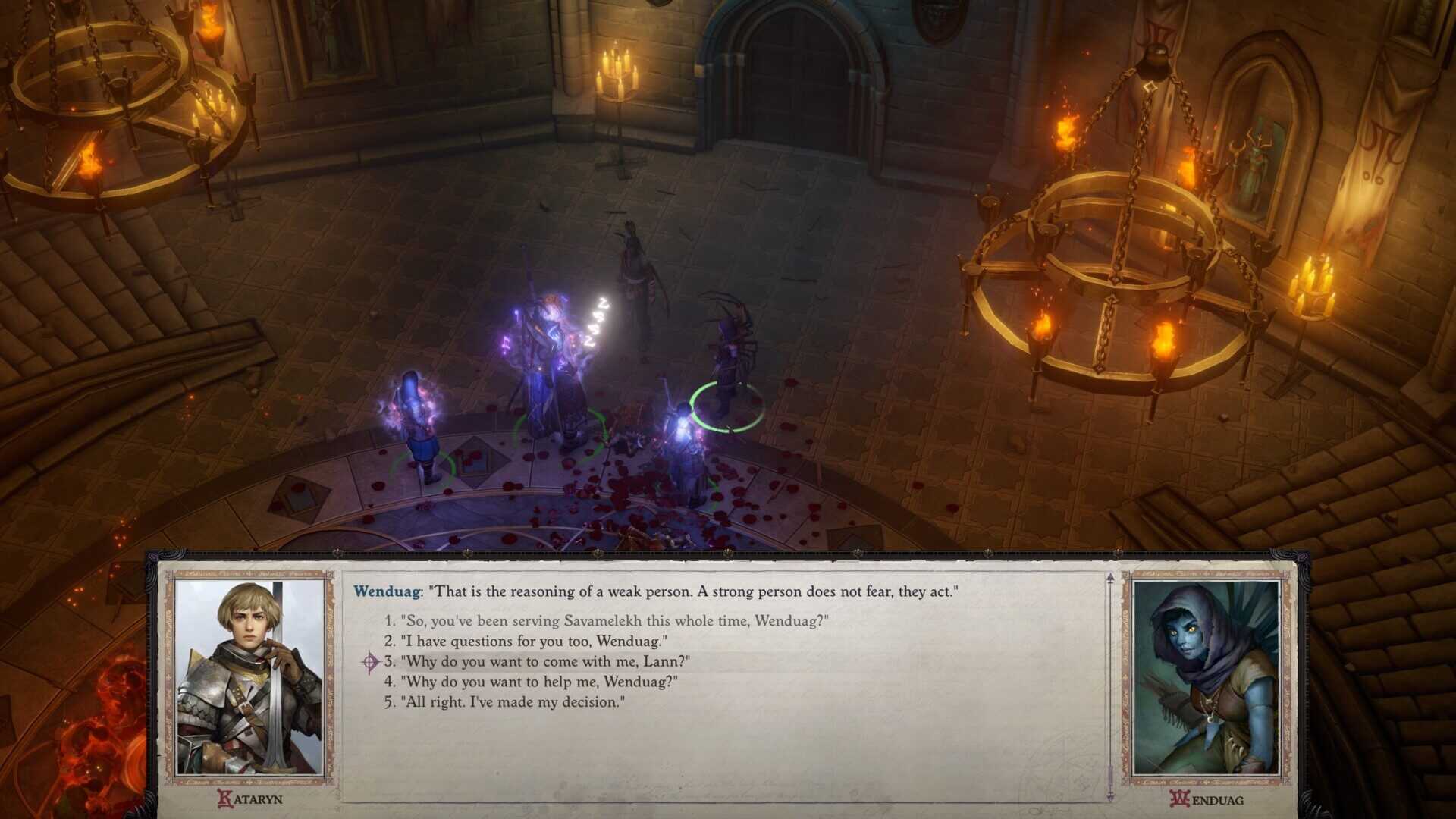Select "Why do you want to help me, Wenduag?"
Viewport: 1456px width, 819px height.
point(538,682)
